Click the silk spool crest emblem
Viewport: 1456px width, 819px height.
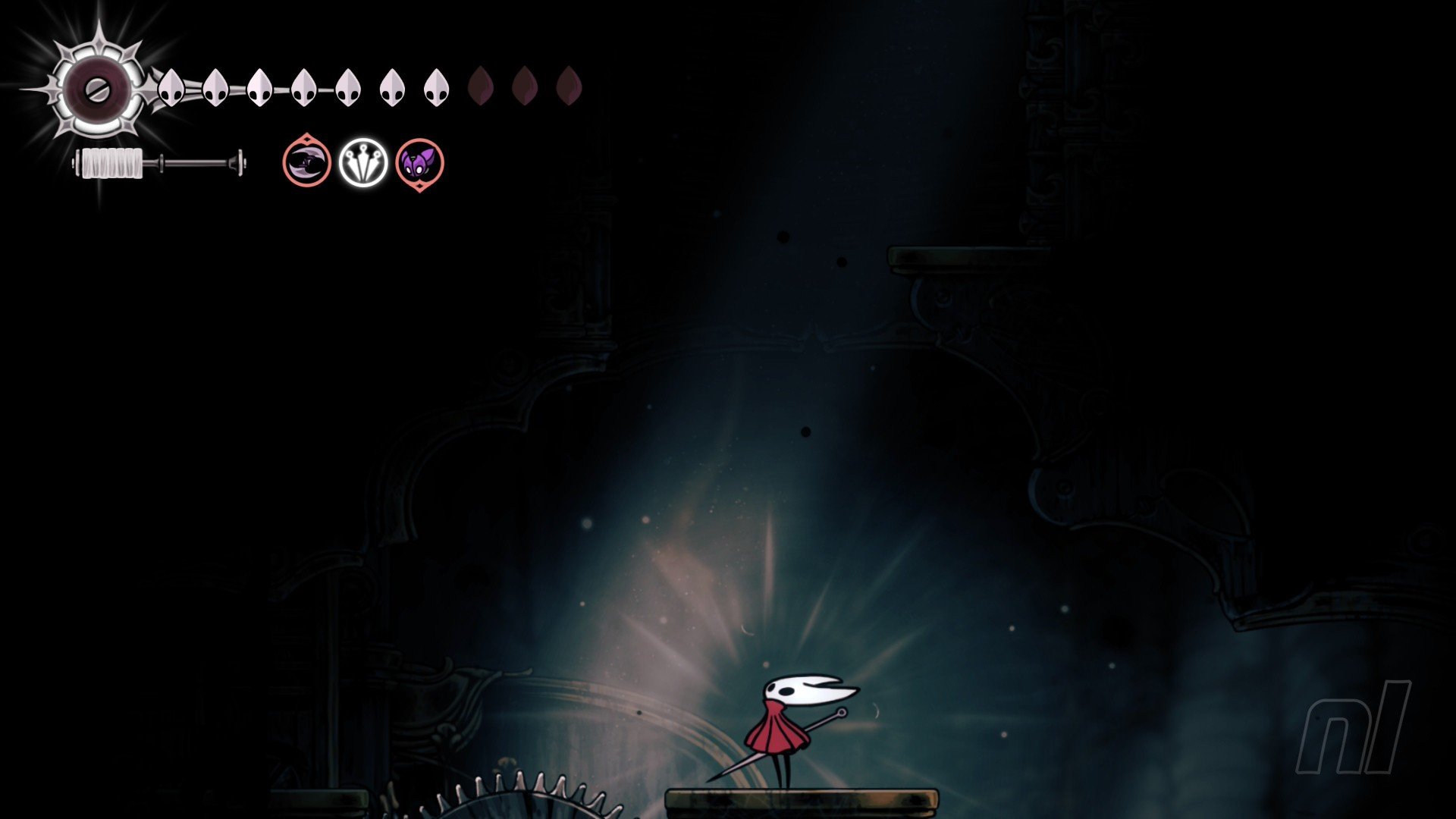coord(98,89)
